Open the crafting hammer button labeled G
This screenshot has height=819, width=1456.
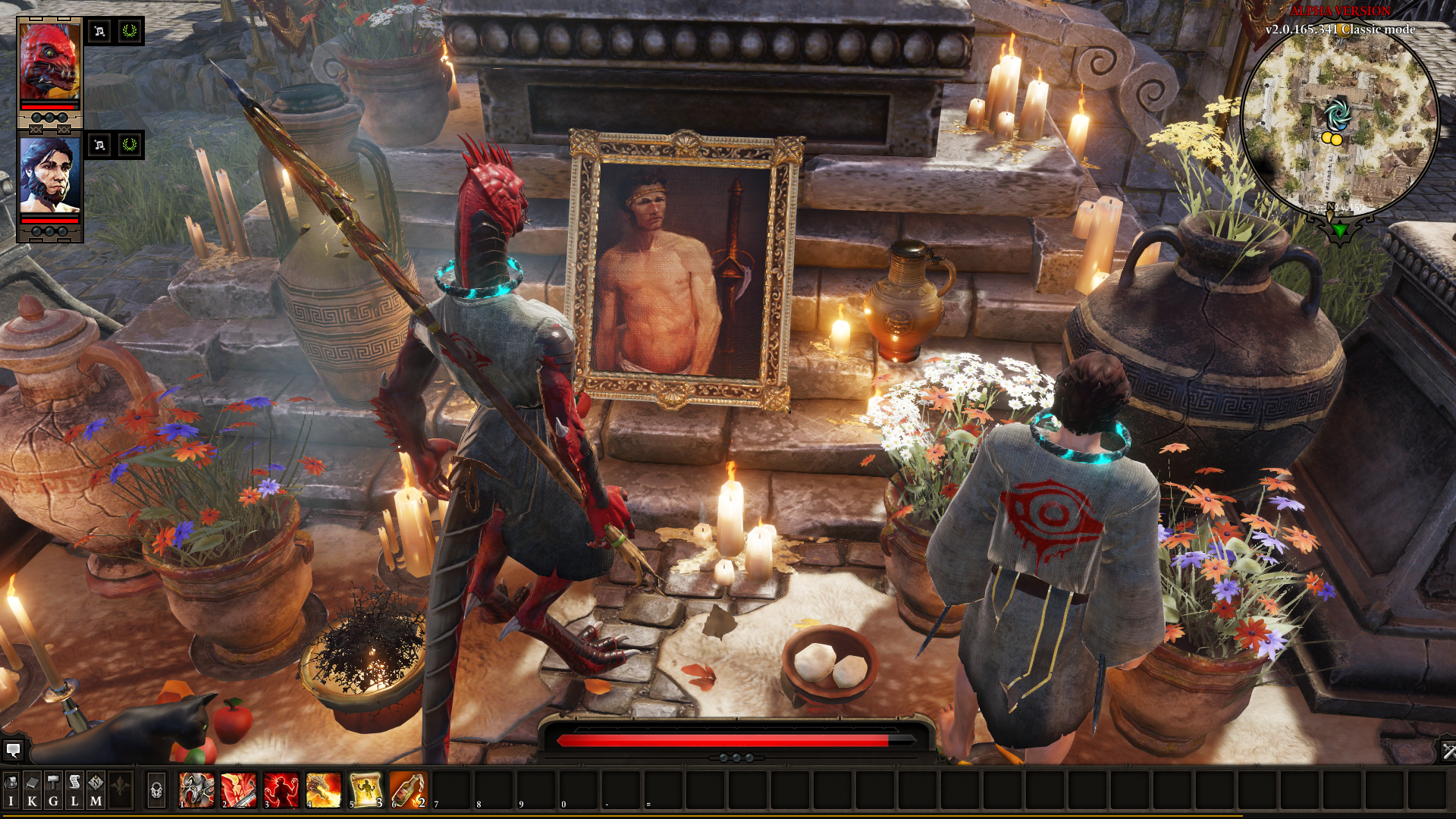[53, 790]
